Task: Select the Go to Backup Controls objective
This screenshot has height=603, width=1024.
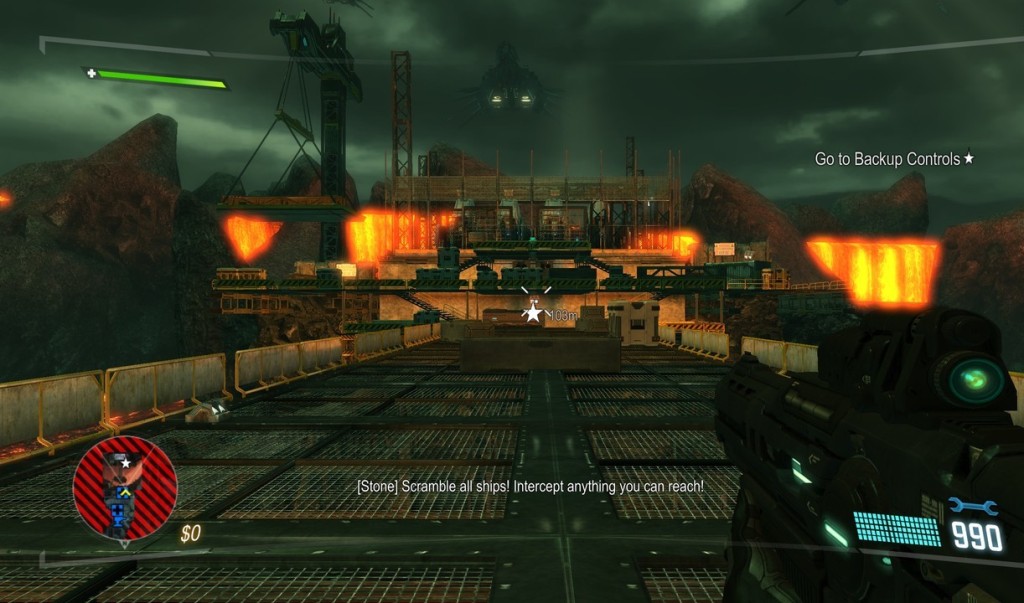Action: pos(893,159)
